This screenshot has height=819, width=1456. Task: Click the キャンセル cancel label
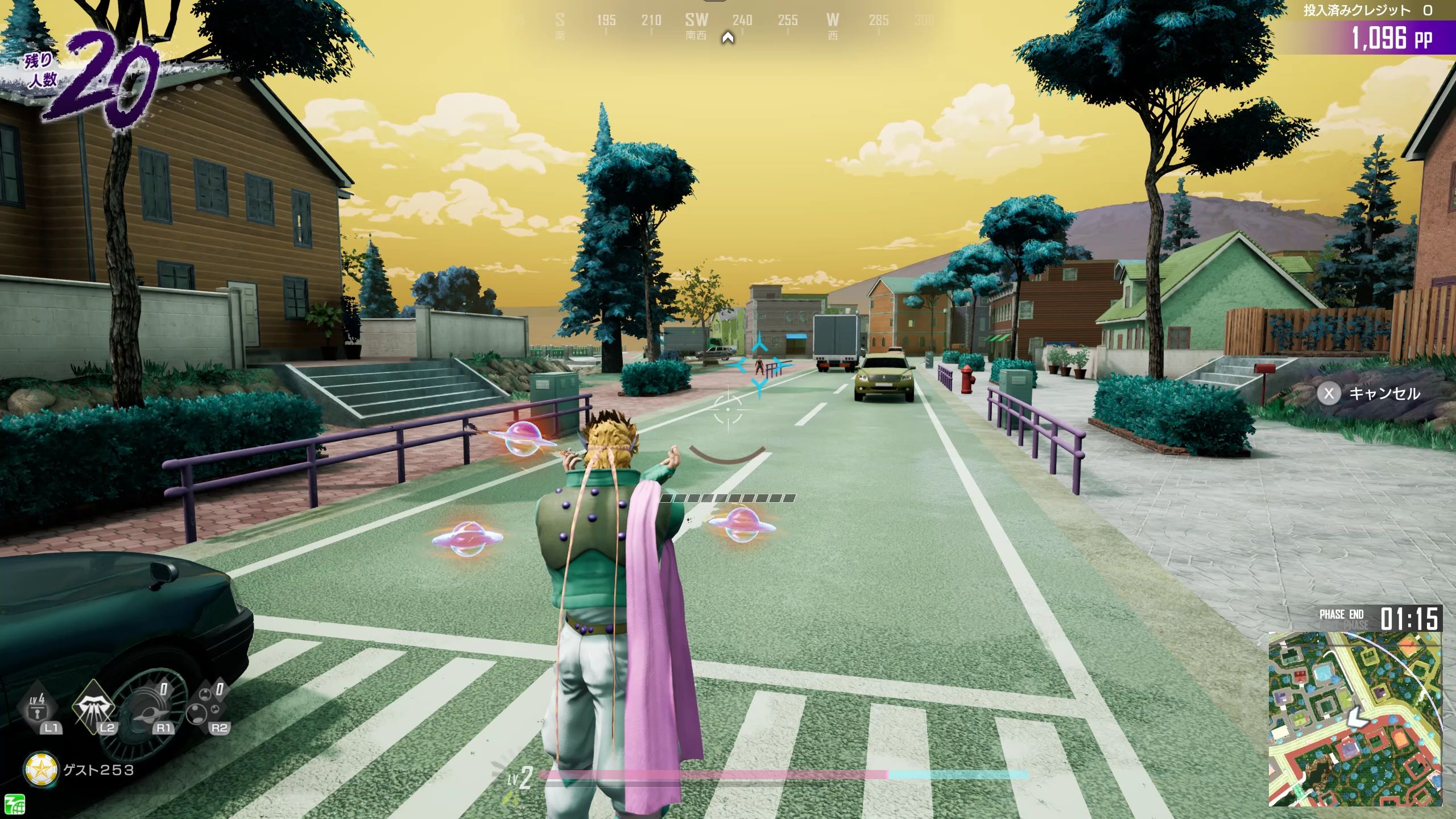tap(1384, 394)
